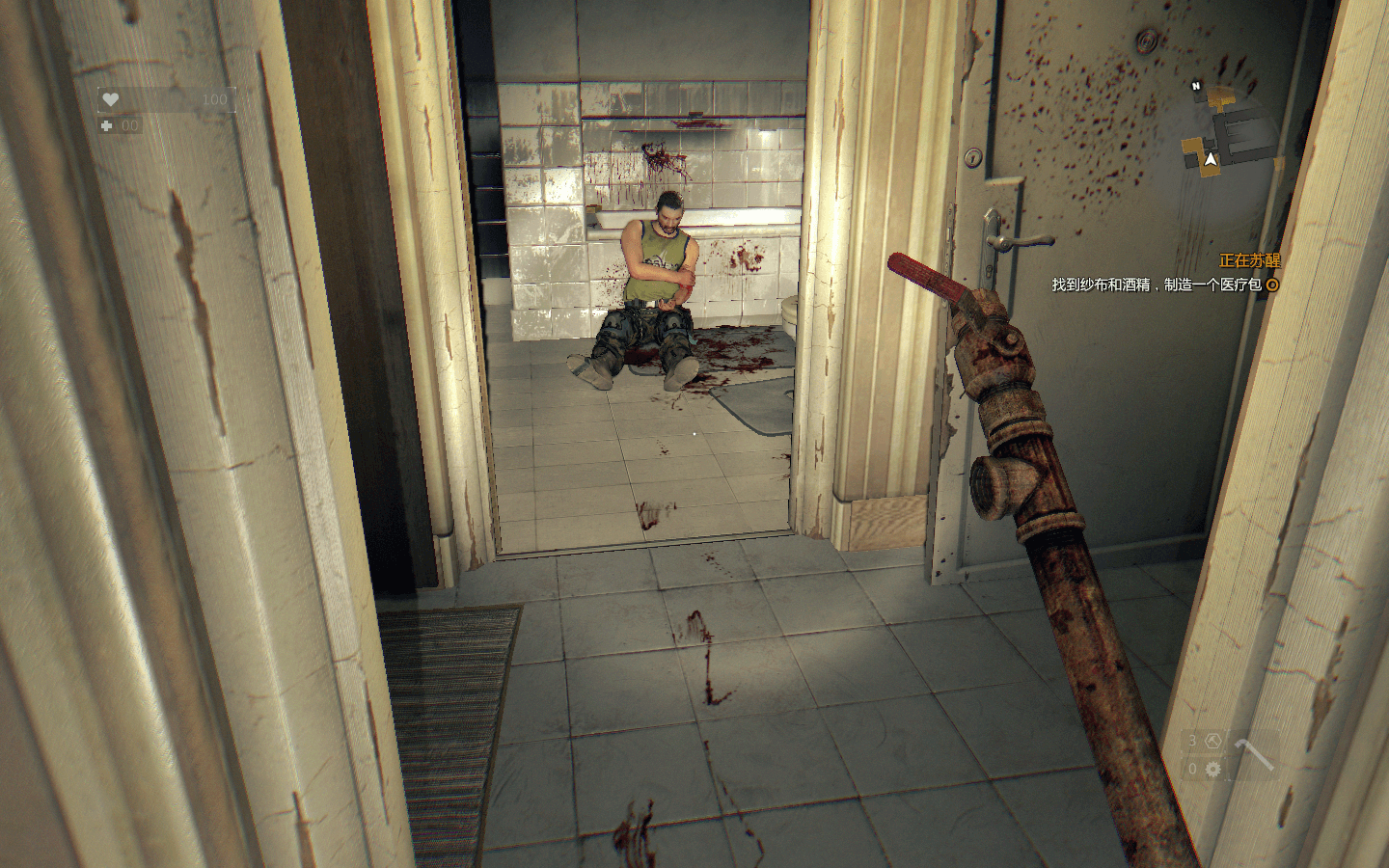Select the equipped pipe weapon icon
Viewport: 1389px width, 868px height.
click(1252, 753)
